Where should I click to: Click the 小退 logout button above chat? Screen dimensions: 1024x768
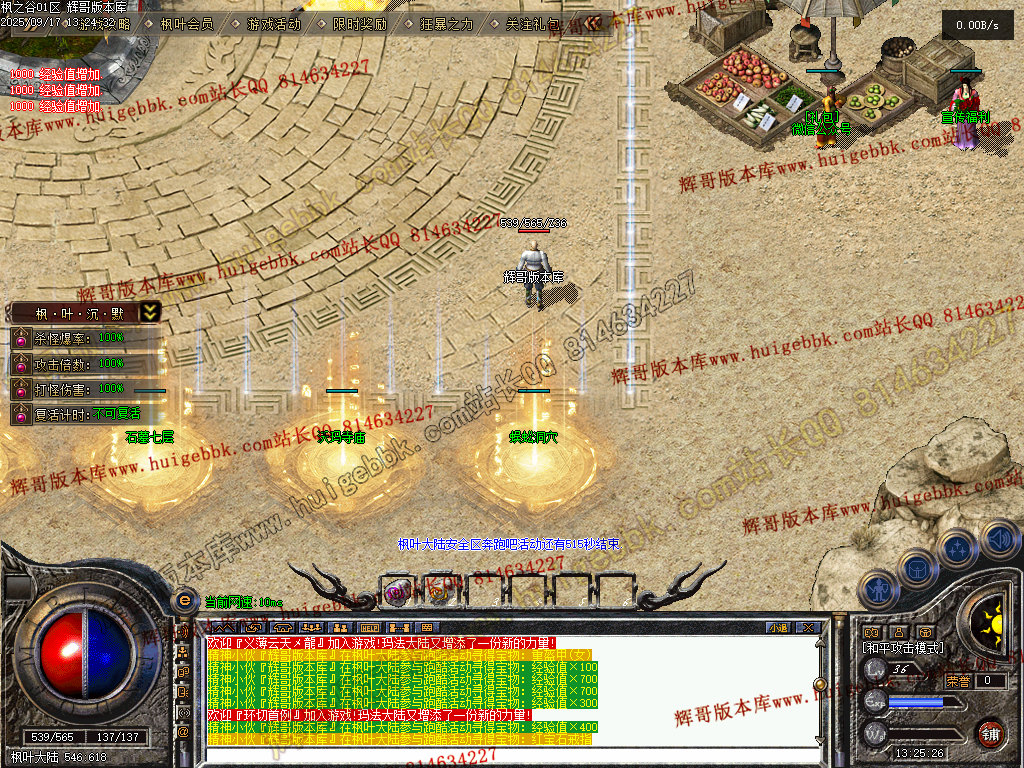coord(777,627)
